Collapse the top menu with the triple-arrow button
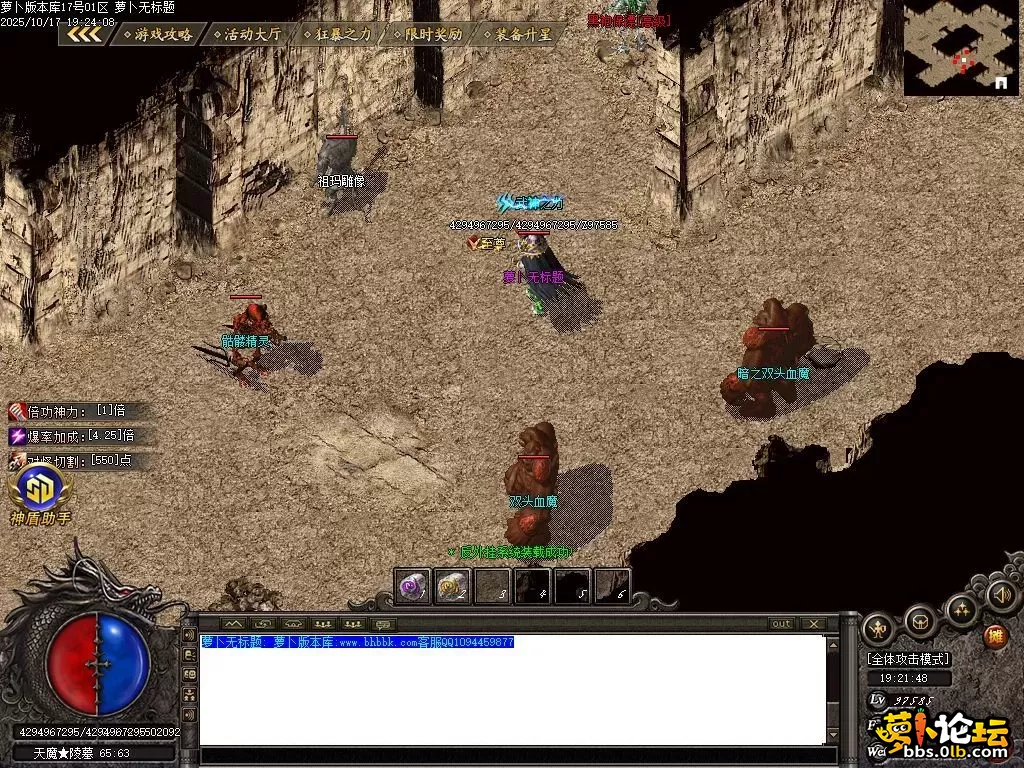Viewport: 1024px width, 768px height. tap(84, 34)
